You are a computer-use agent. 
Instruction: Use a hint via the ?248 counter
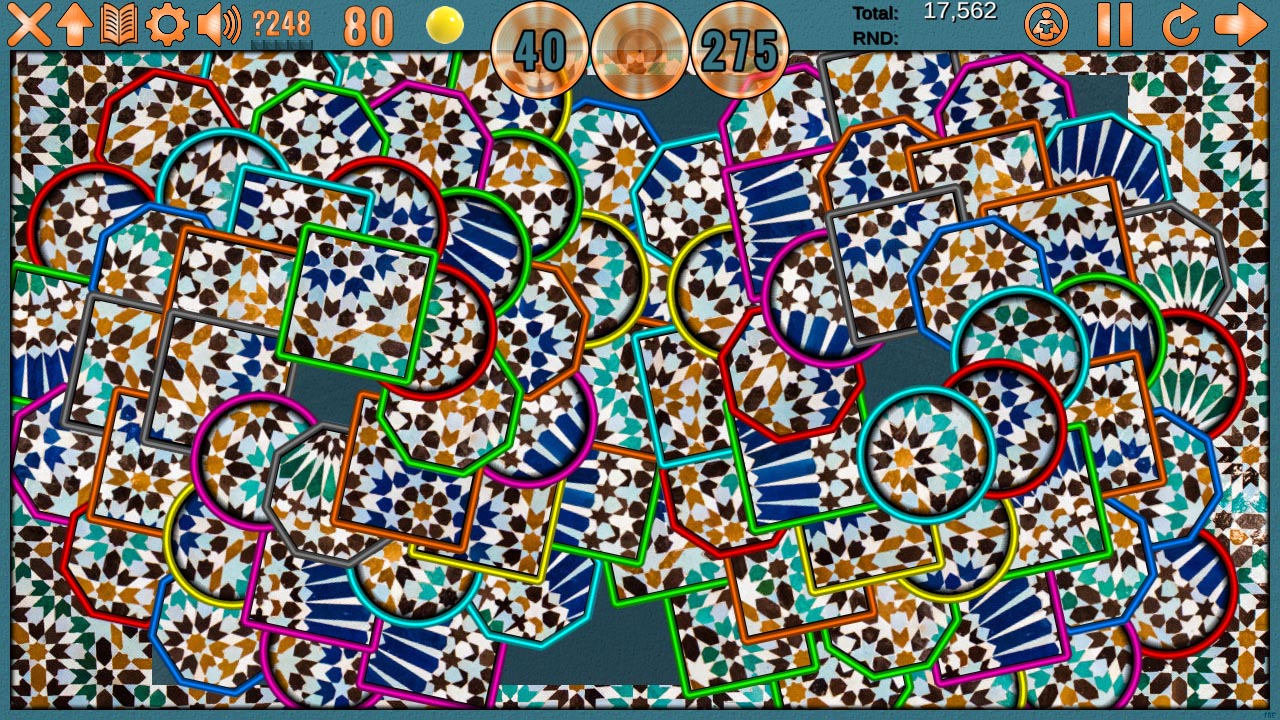click(x=280, y=22)
